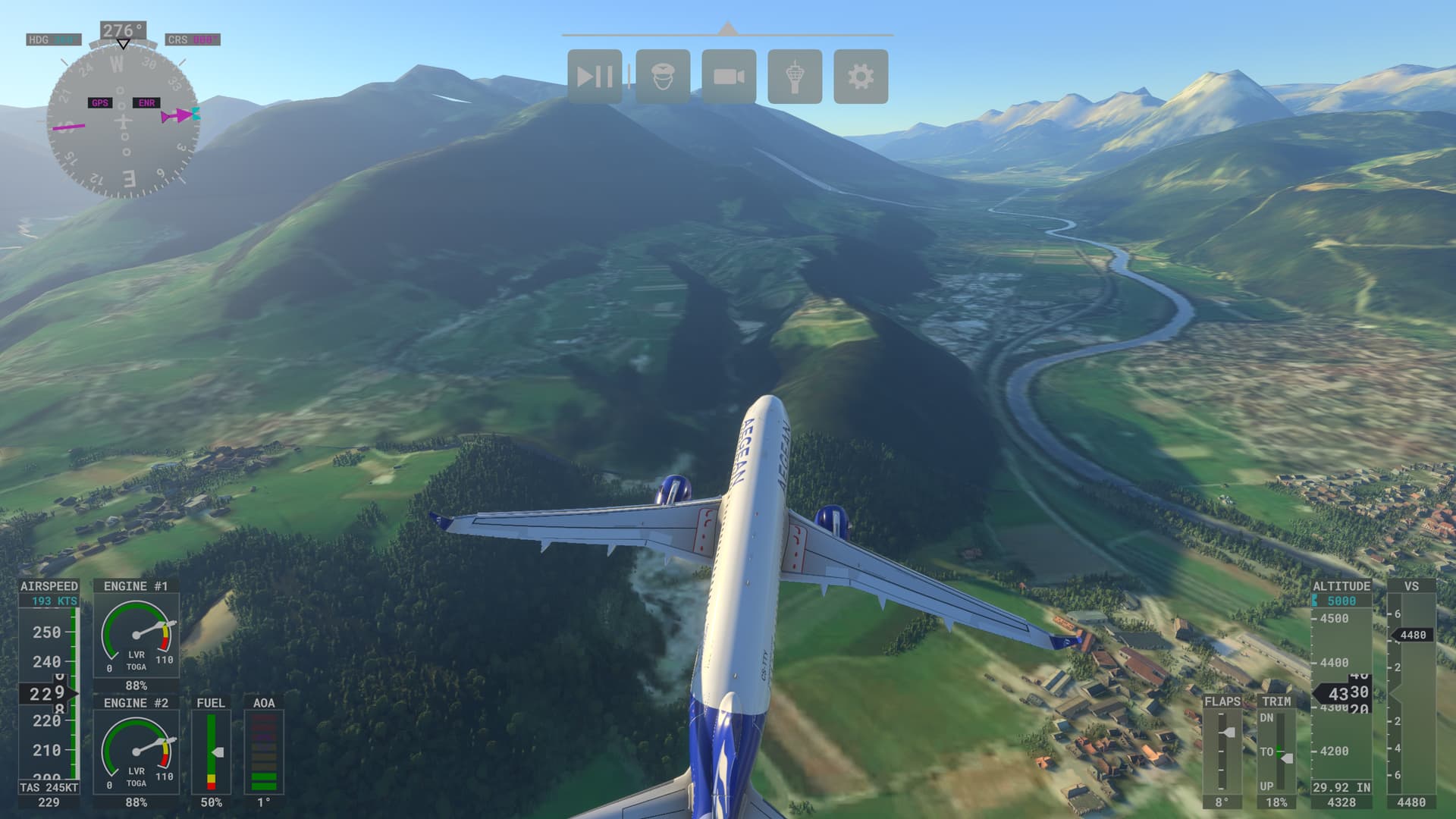Image resolution: width=1456 pixels, height=819 pixels.
Task: Open the camera options panel
Action: (729, 77)
